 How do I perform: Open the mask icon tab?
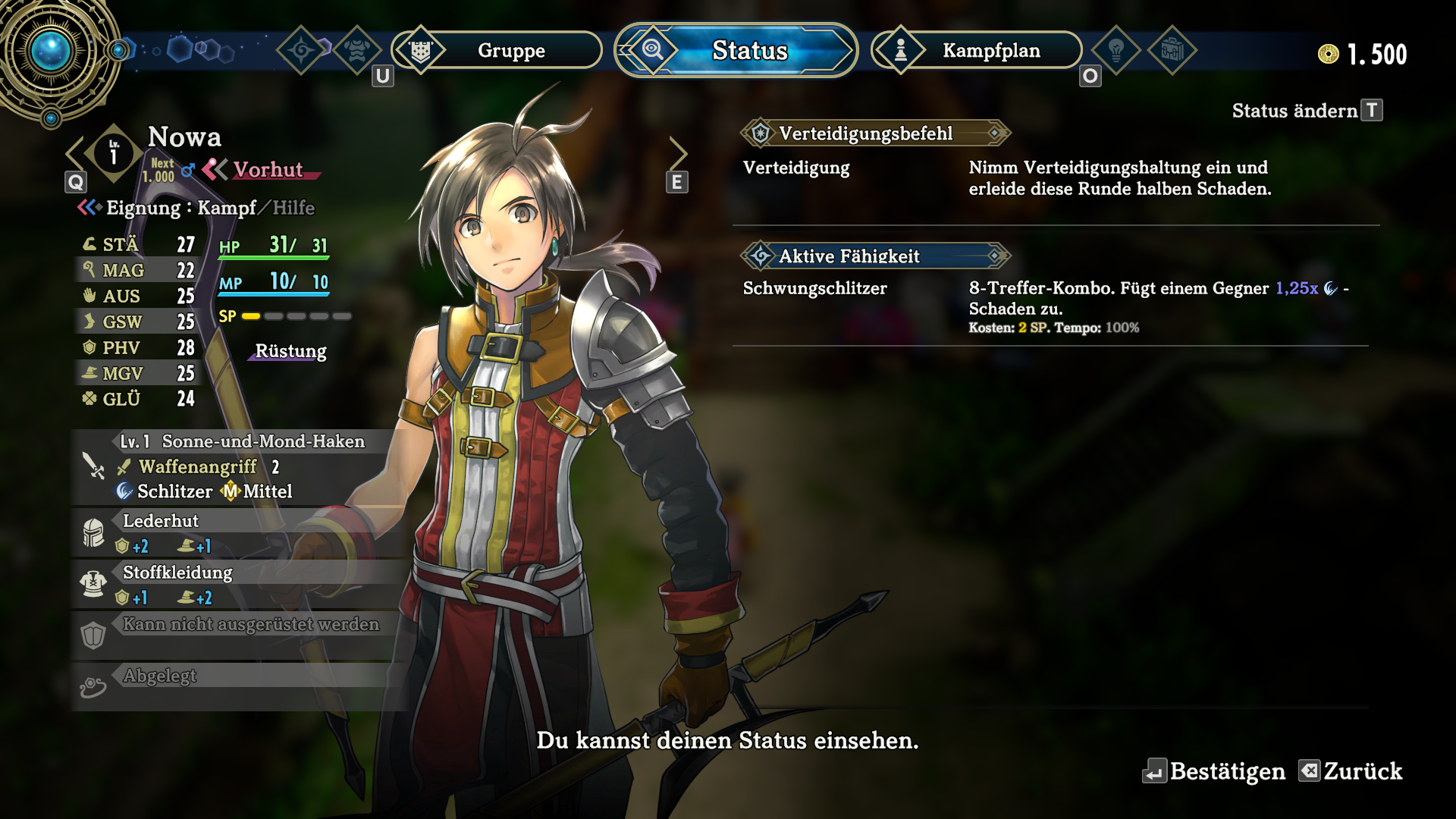pos(356,51)
